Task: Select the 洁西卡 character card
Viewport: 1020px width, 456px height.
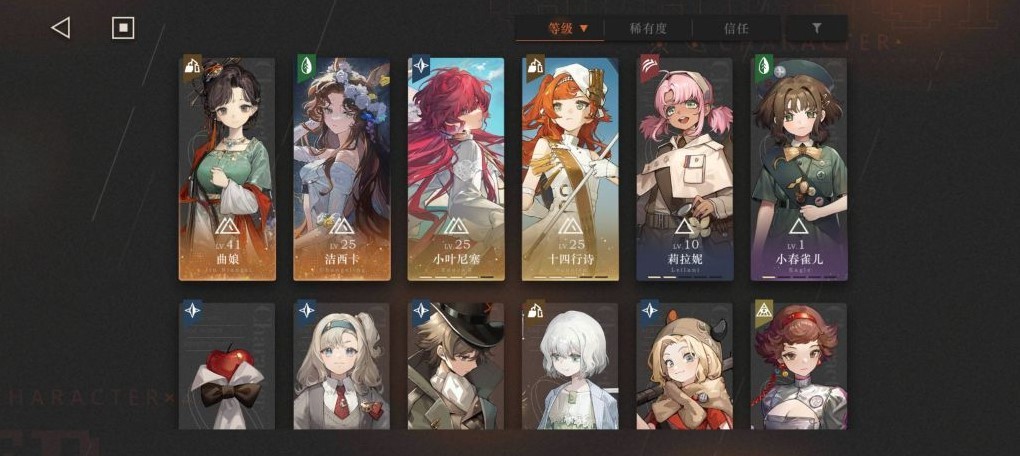Action: [341, 168]
